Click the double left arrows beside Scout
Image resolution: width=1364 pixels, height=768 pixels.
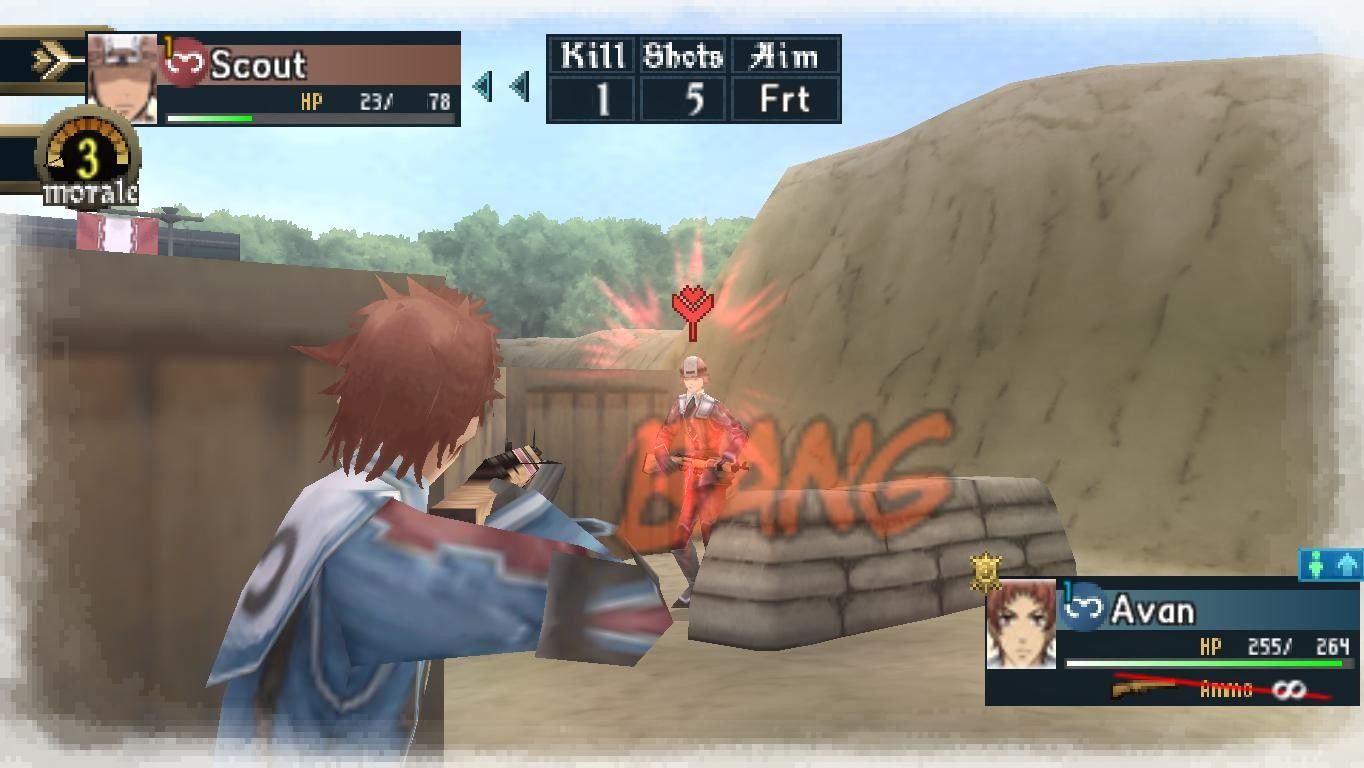(501, 86)
